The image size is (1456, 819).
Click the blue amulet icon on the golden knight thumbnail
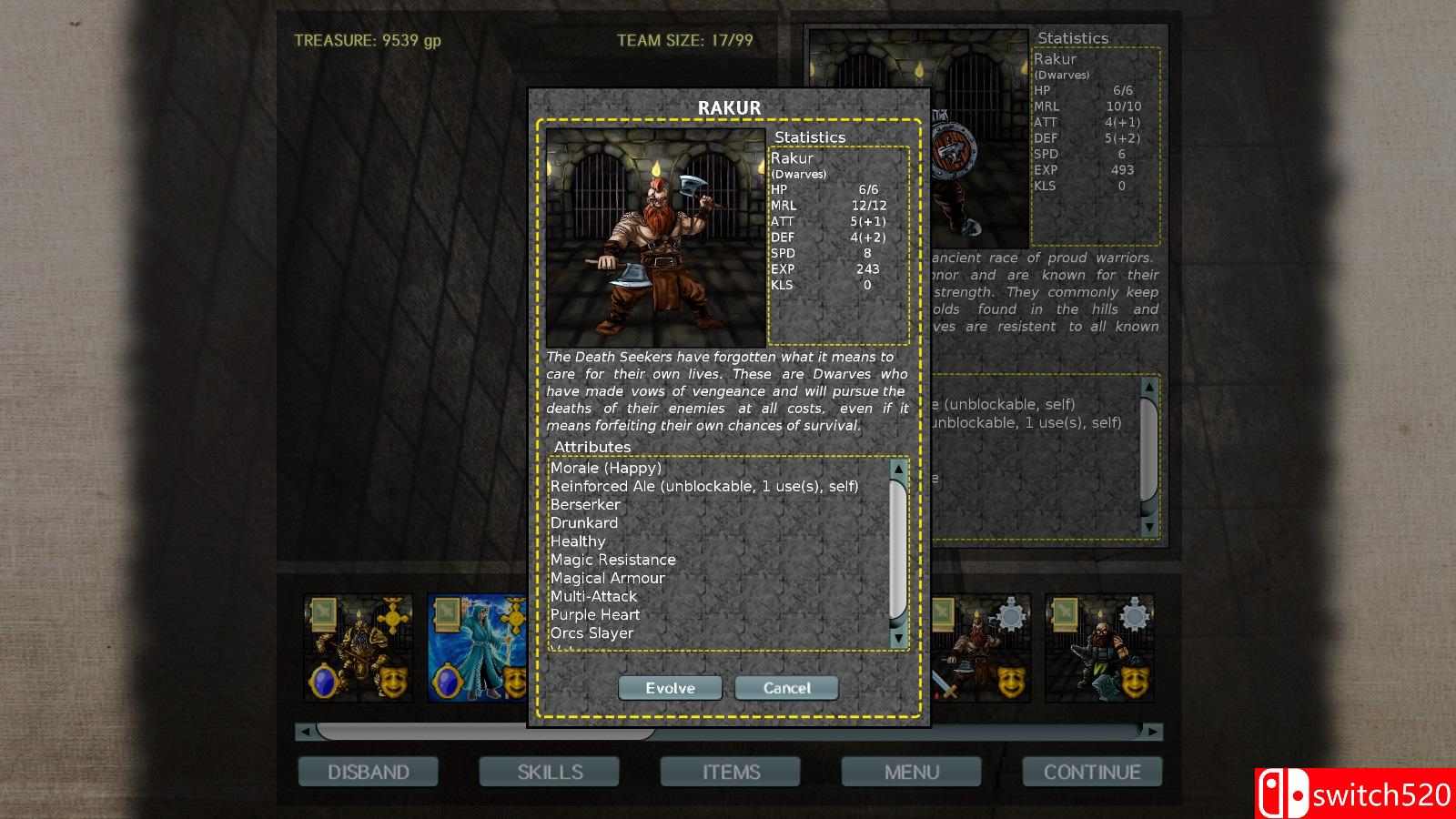(x=324, y=682)
